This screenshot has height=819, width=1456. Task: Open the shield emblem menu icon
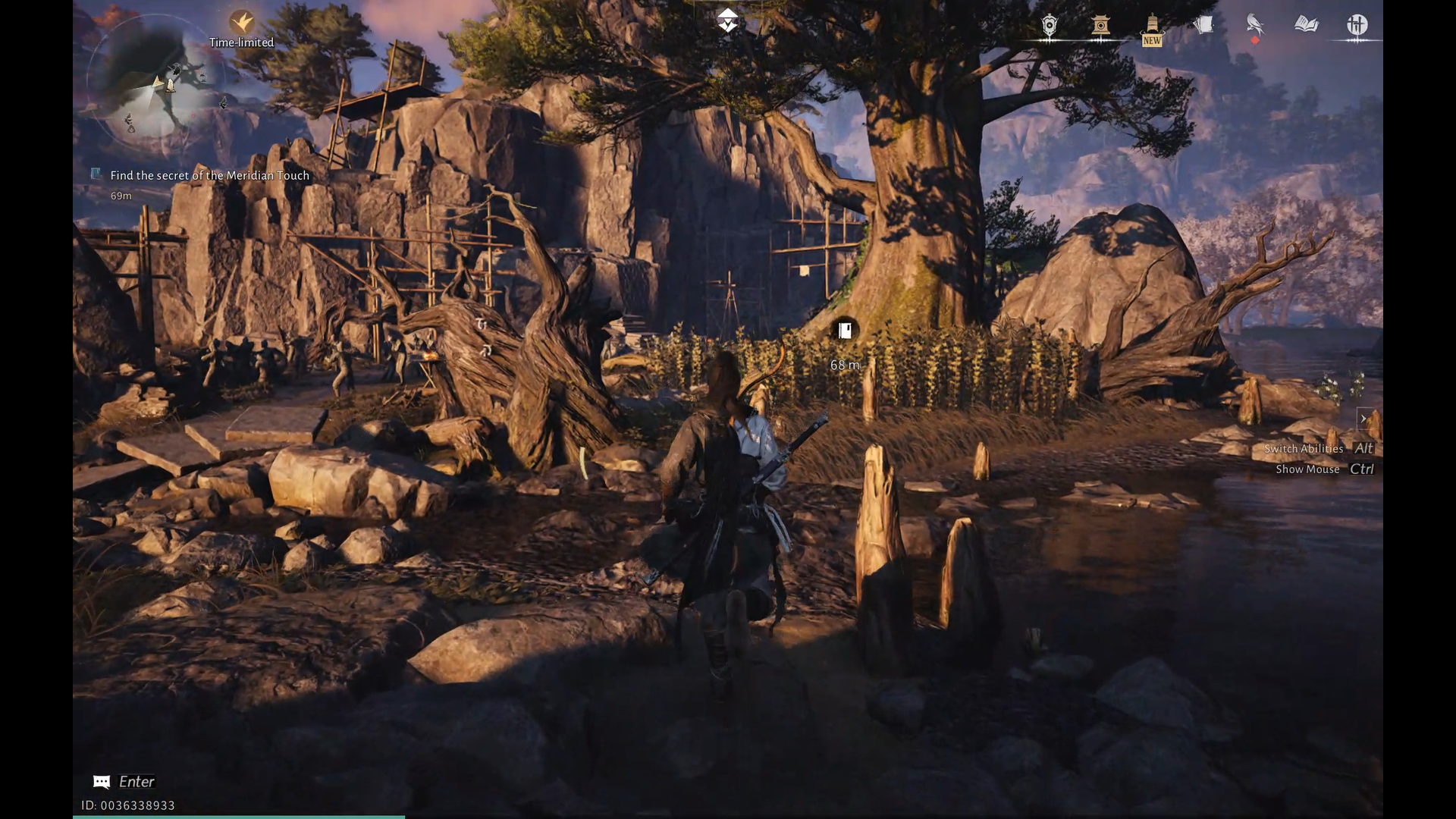[1050, 26]
